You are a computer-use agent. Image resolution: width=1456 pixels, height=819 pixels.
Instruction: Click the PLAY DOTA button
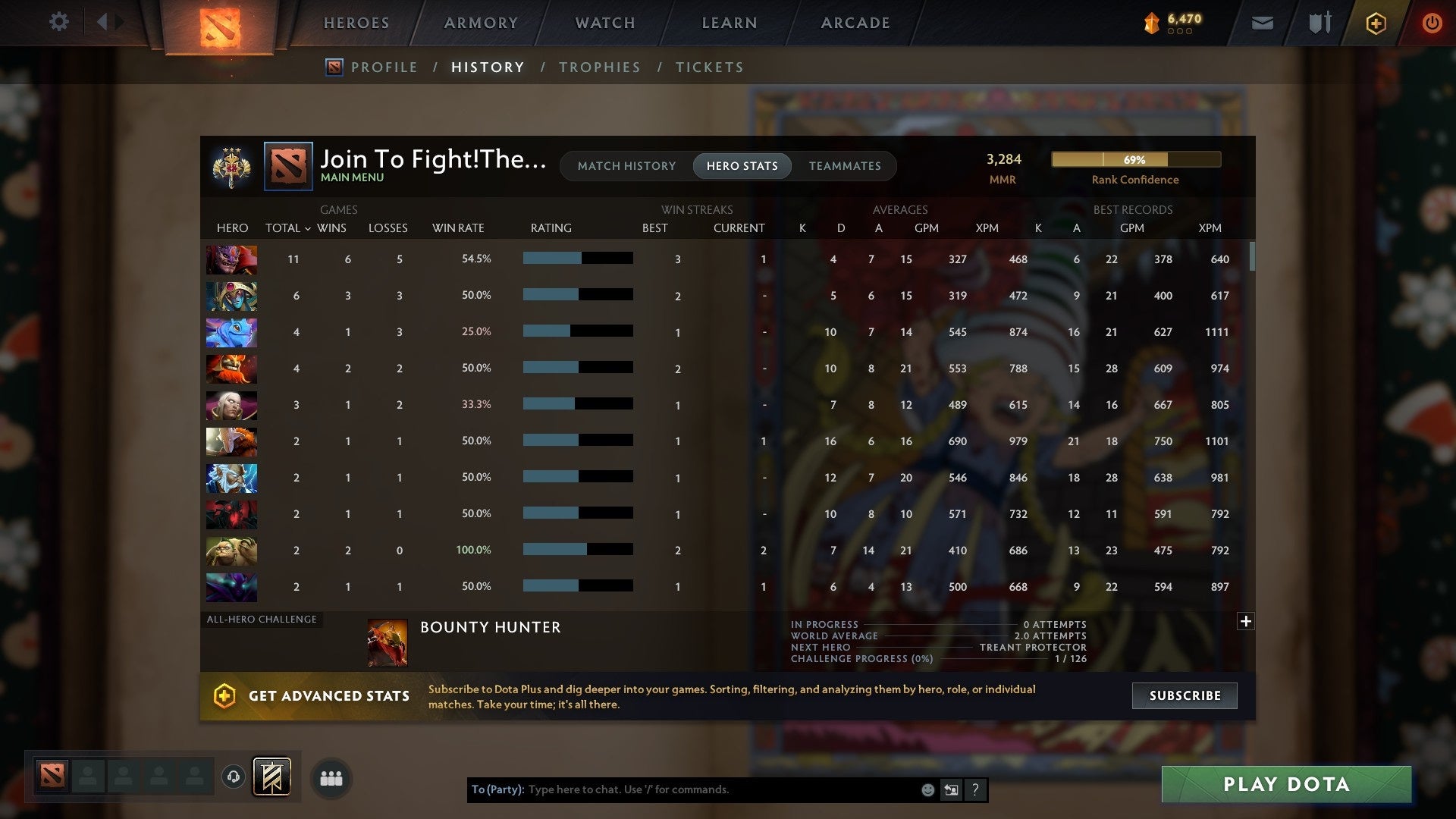point(1285,784)
